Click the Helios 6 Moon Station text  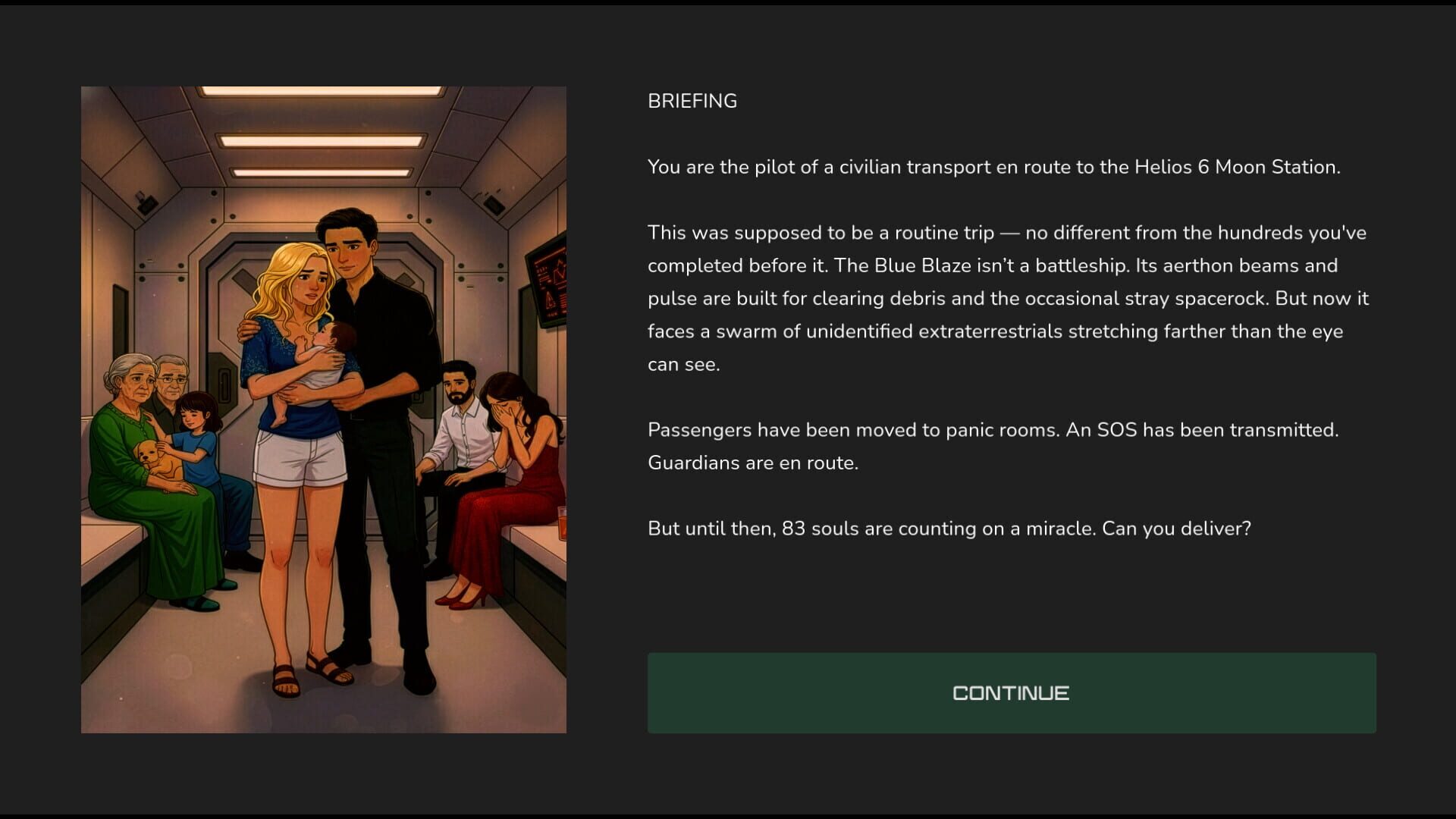pos(1236,168)
